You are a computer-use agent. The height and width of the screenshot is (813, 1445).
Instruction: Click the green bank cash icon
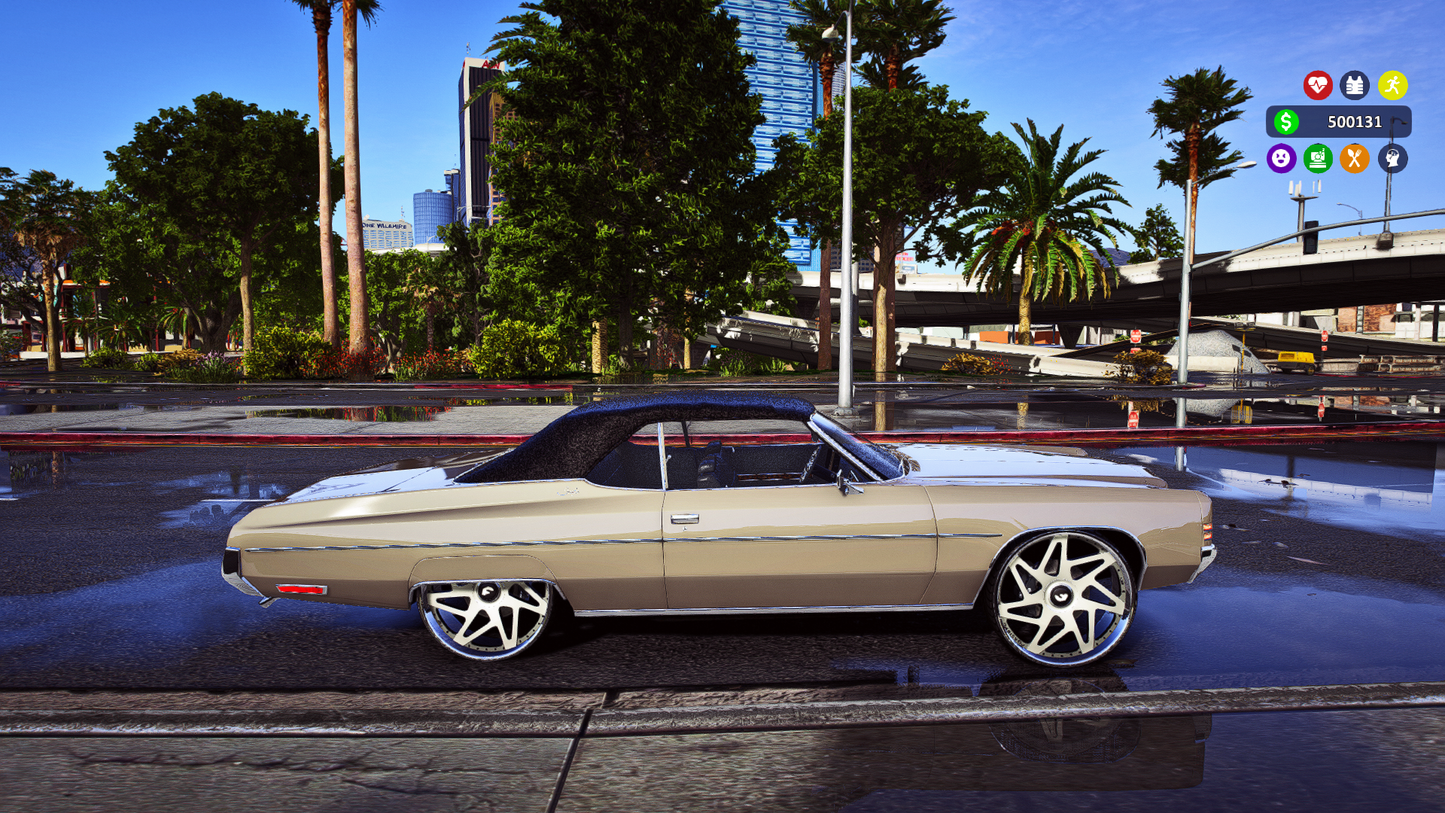(1317, 159)
